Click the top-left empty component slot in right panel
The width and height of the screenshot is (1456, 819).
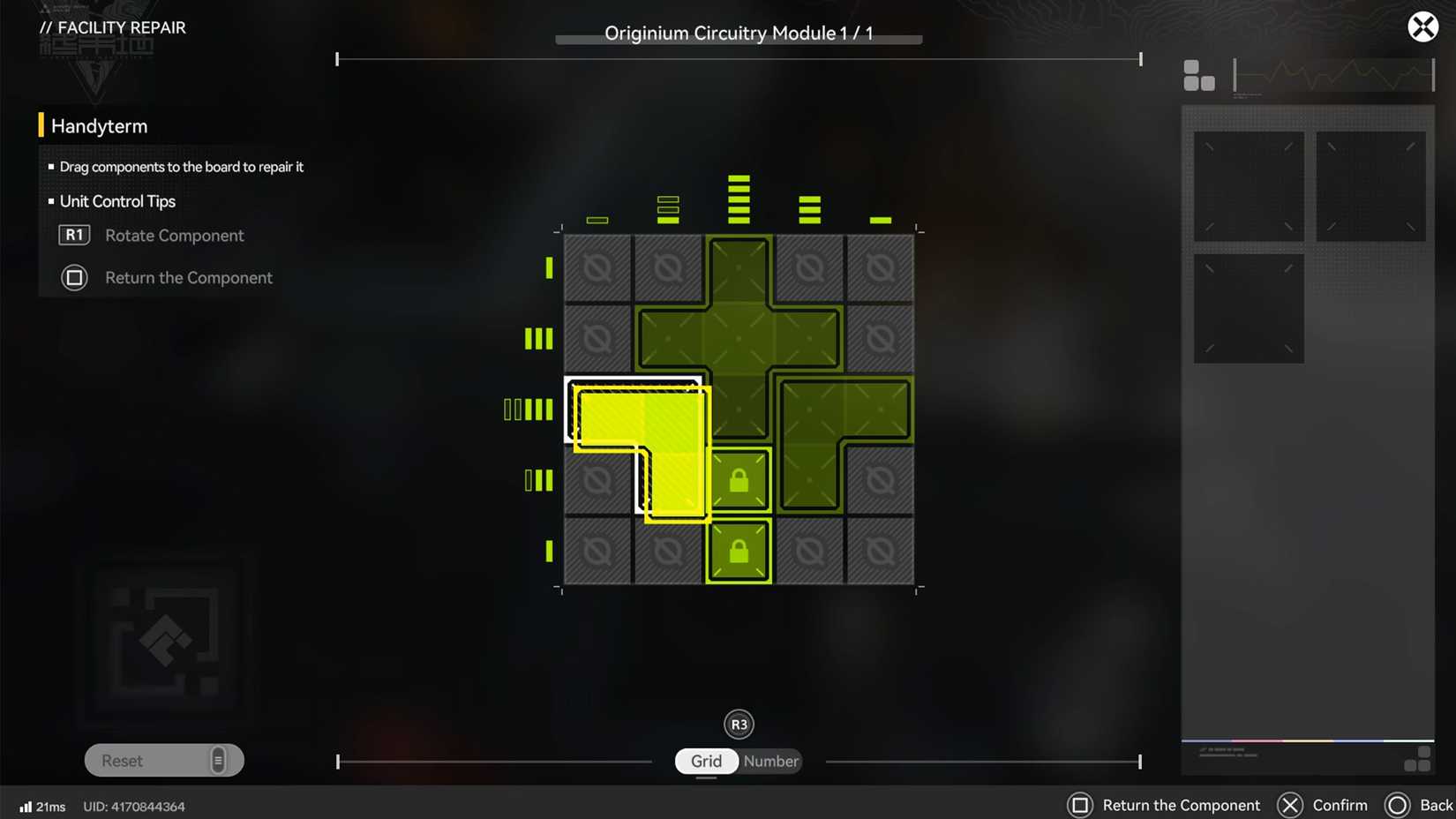point(1248,186)
